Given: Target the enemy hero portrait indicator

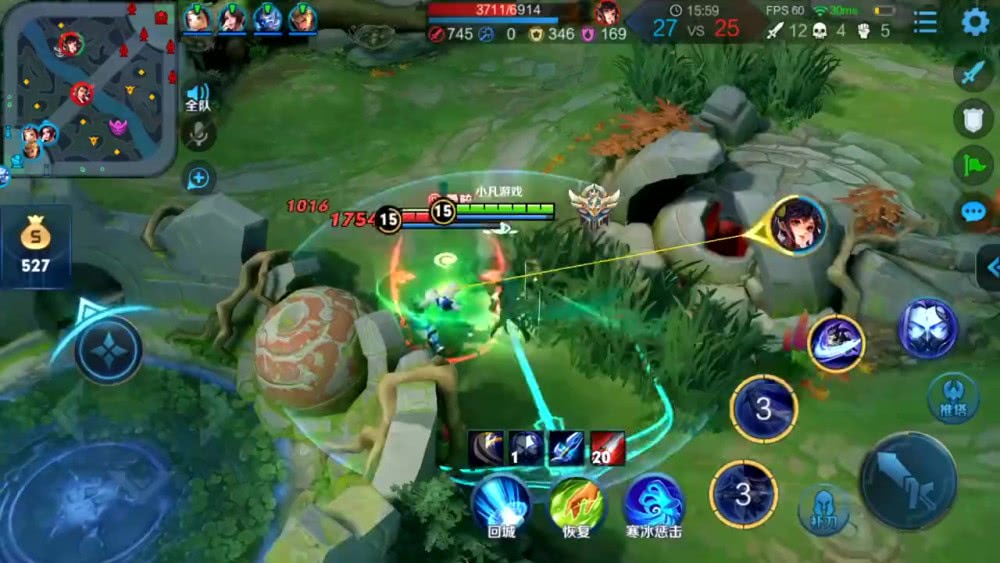Looking at the screenshot, I should point(798,225).
